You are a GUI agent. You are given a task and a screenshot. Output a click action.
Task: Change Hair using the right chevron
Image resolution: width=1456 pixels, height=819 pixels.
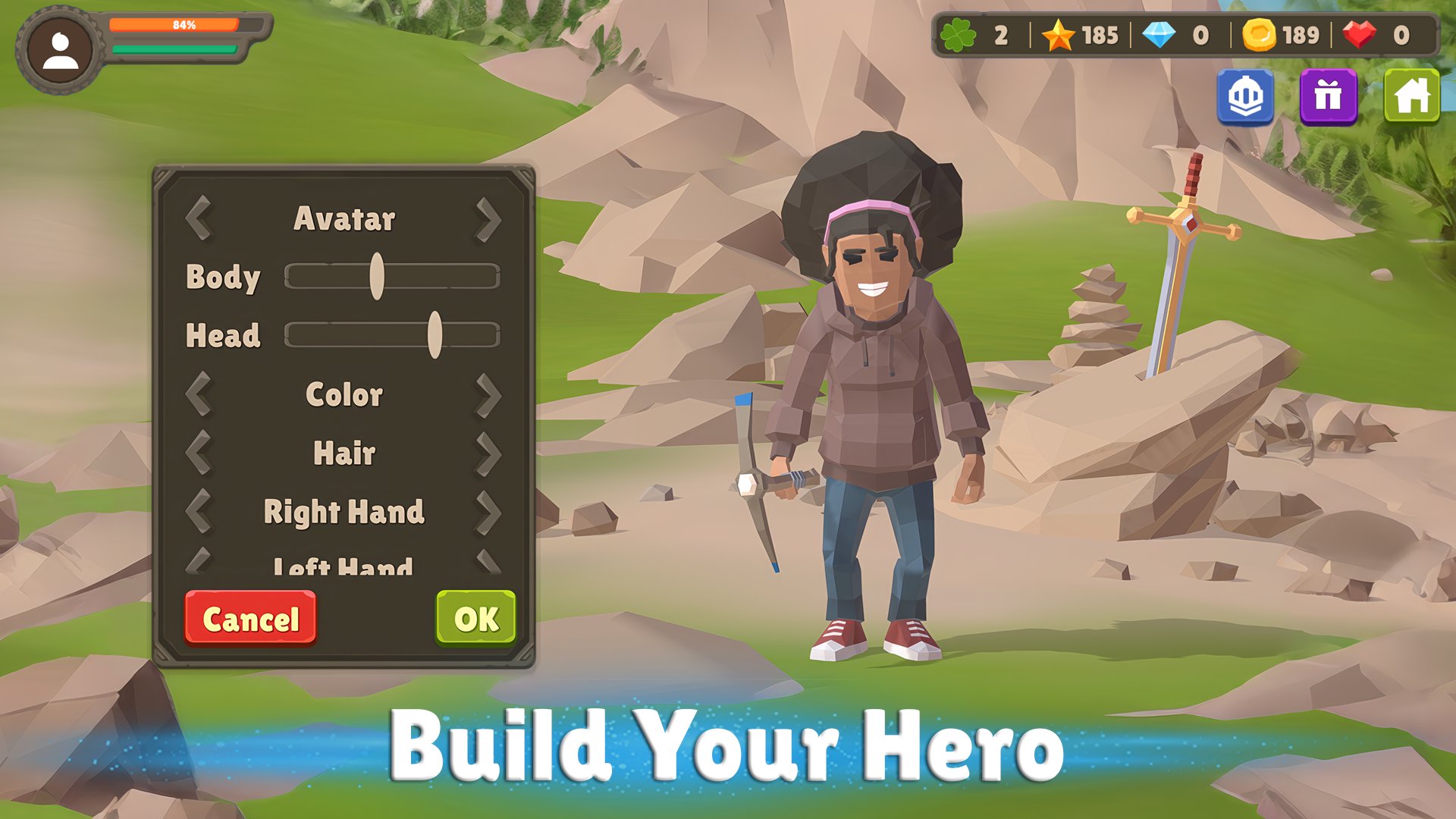pos(490,453)
